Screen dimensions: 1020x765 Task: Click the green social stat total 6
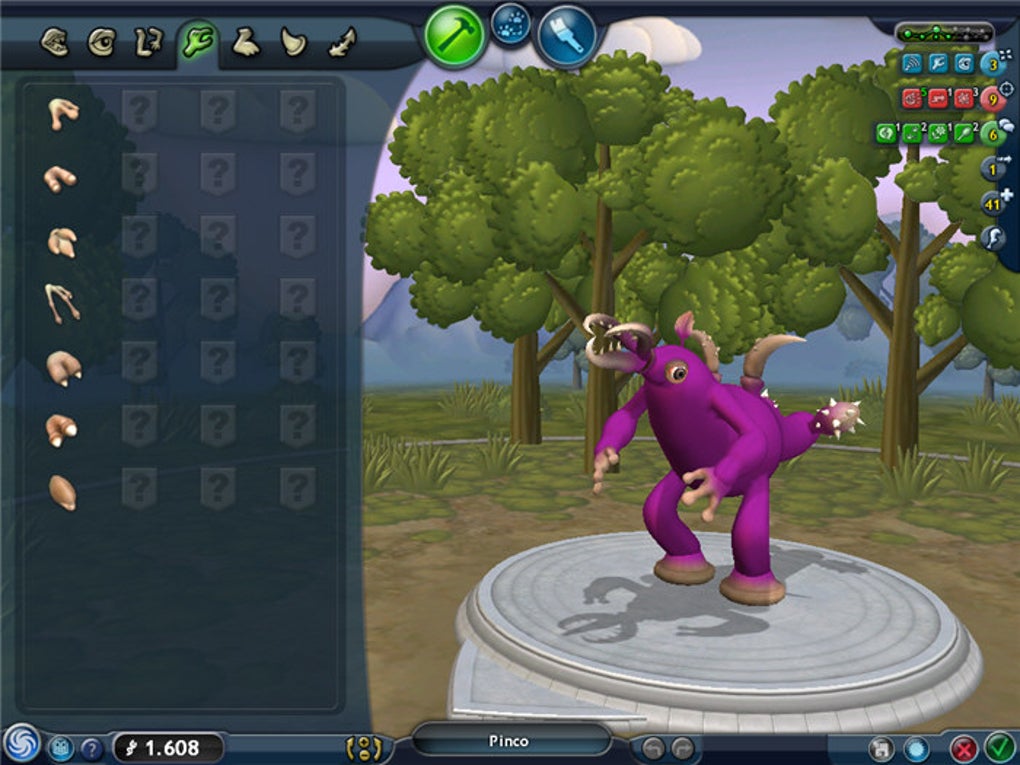point(991,131)
